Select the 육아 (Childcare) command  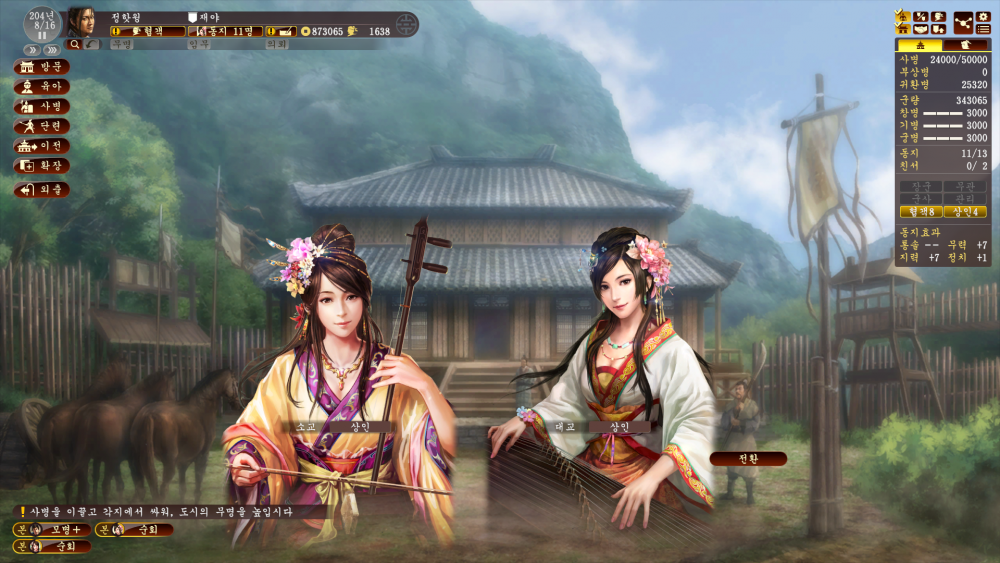tap(42, 86)
